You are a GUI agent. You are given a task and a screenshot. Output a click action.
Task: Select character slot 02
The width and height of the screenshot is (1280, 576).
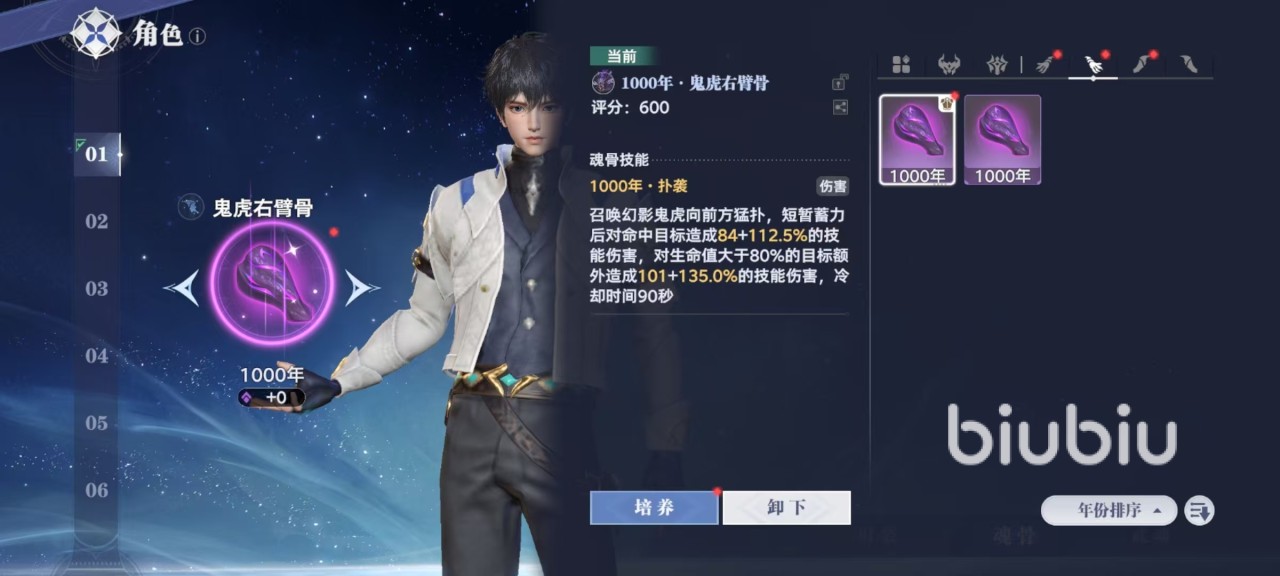[96, 221]
